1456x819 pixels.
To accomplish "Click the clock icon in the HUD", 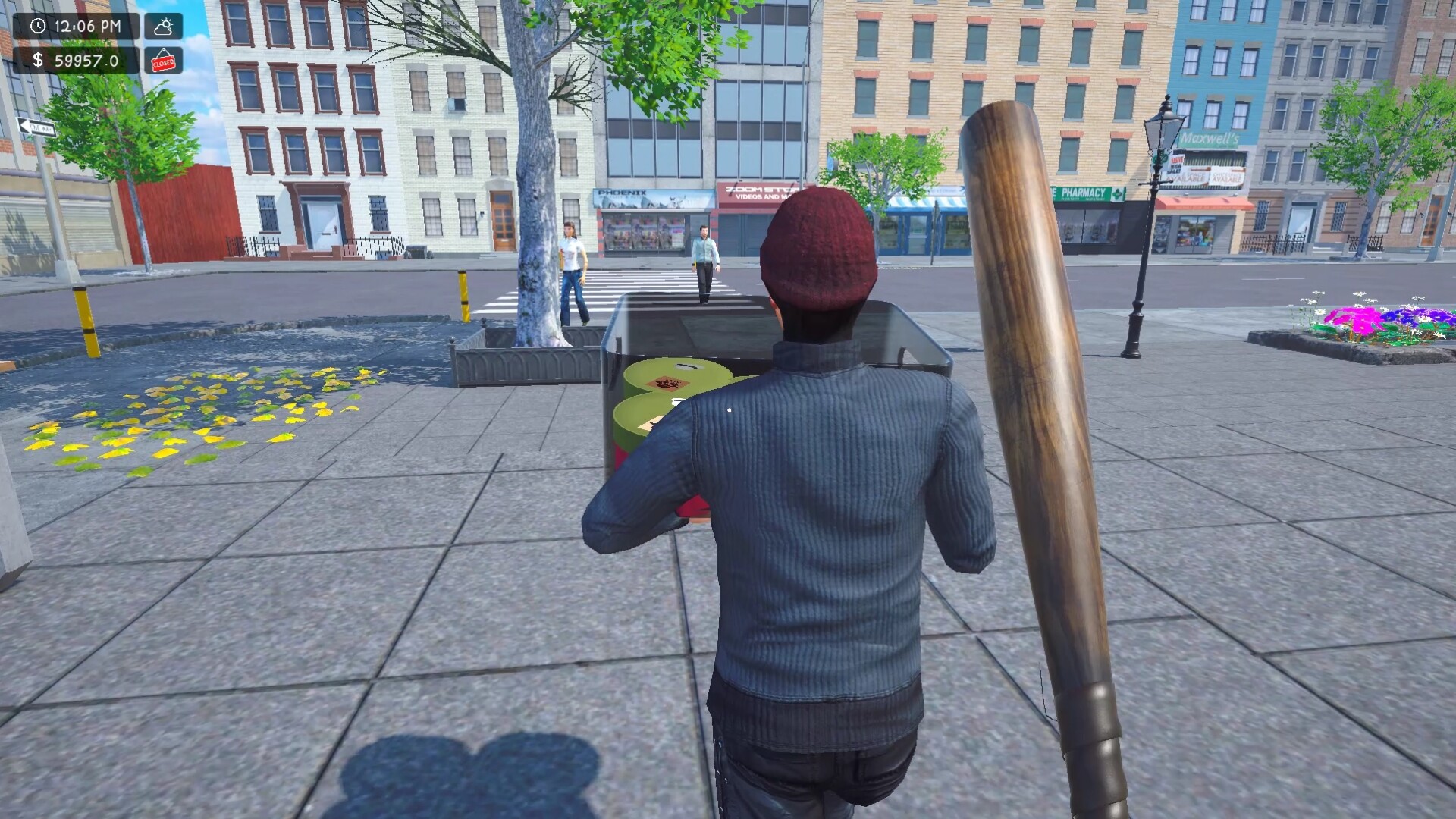I will point(39,25).
